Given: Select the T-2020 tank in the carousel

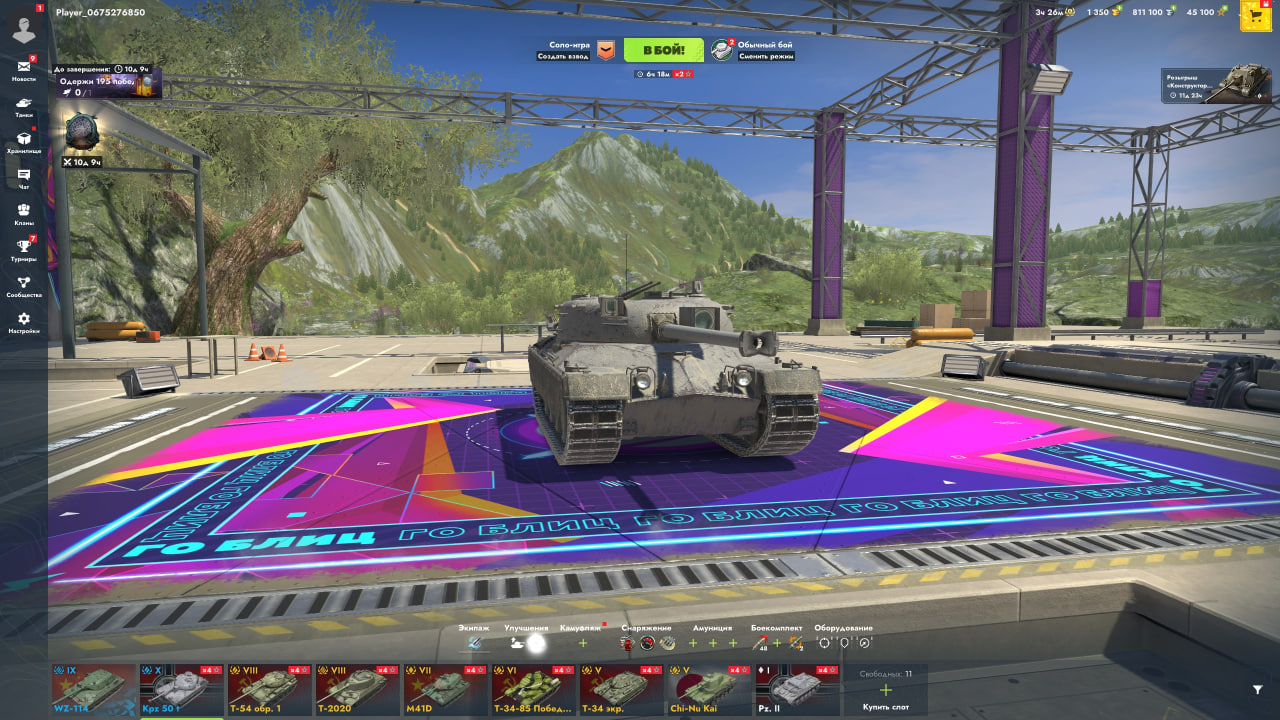Looking at the screenshot, I should point(358,690).
